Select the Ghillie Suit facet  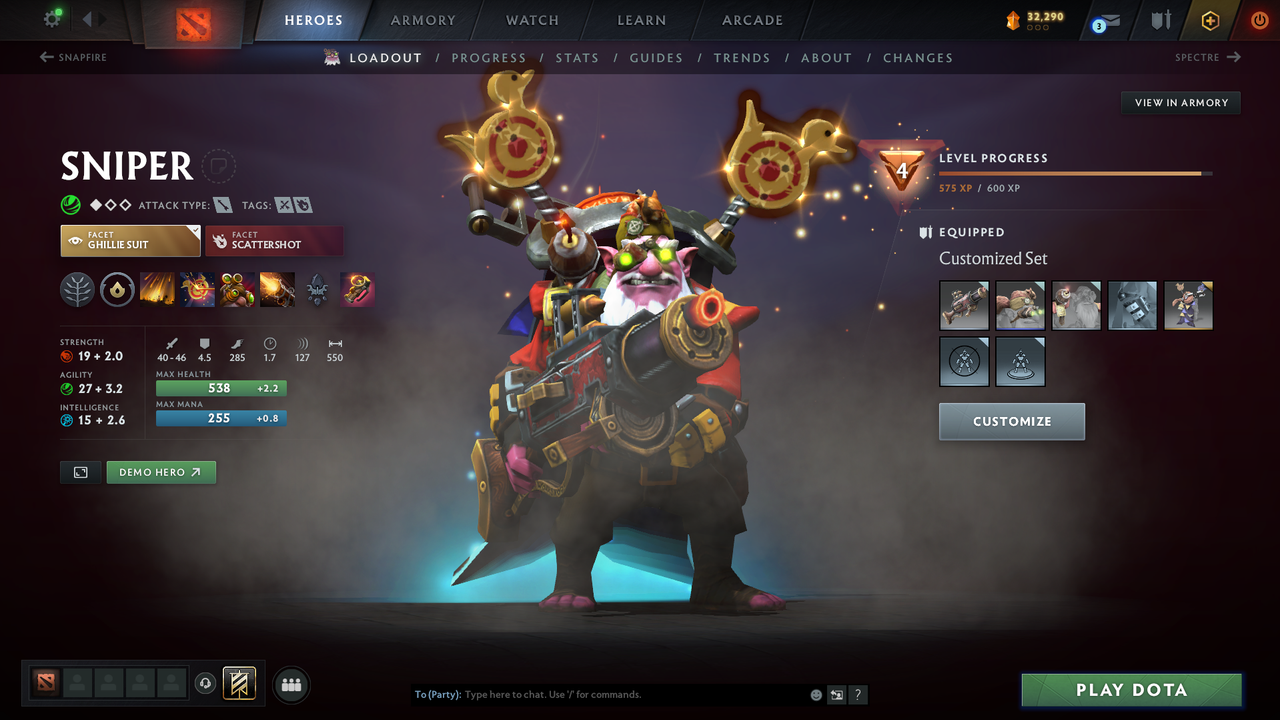(x=130, y=240)
